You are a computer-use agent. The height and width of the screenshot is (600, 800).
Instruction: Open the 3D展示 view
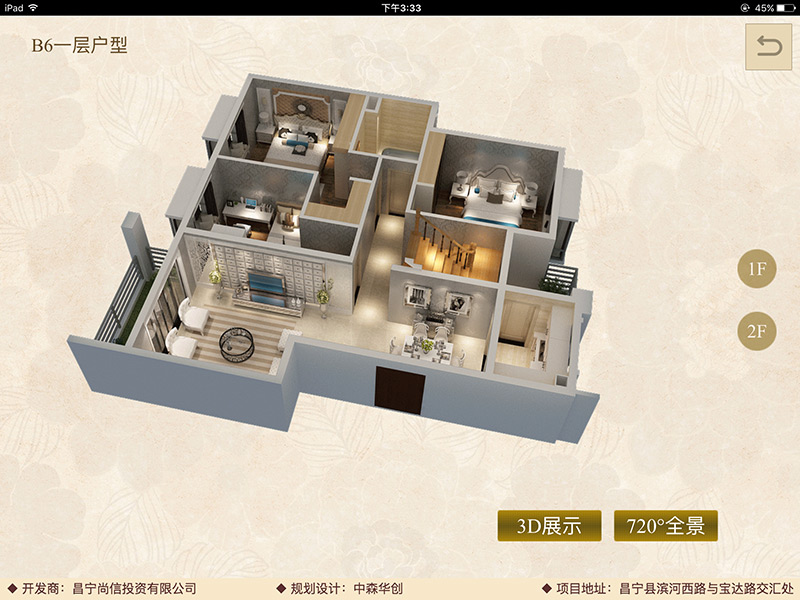click(549, 526)
